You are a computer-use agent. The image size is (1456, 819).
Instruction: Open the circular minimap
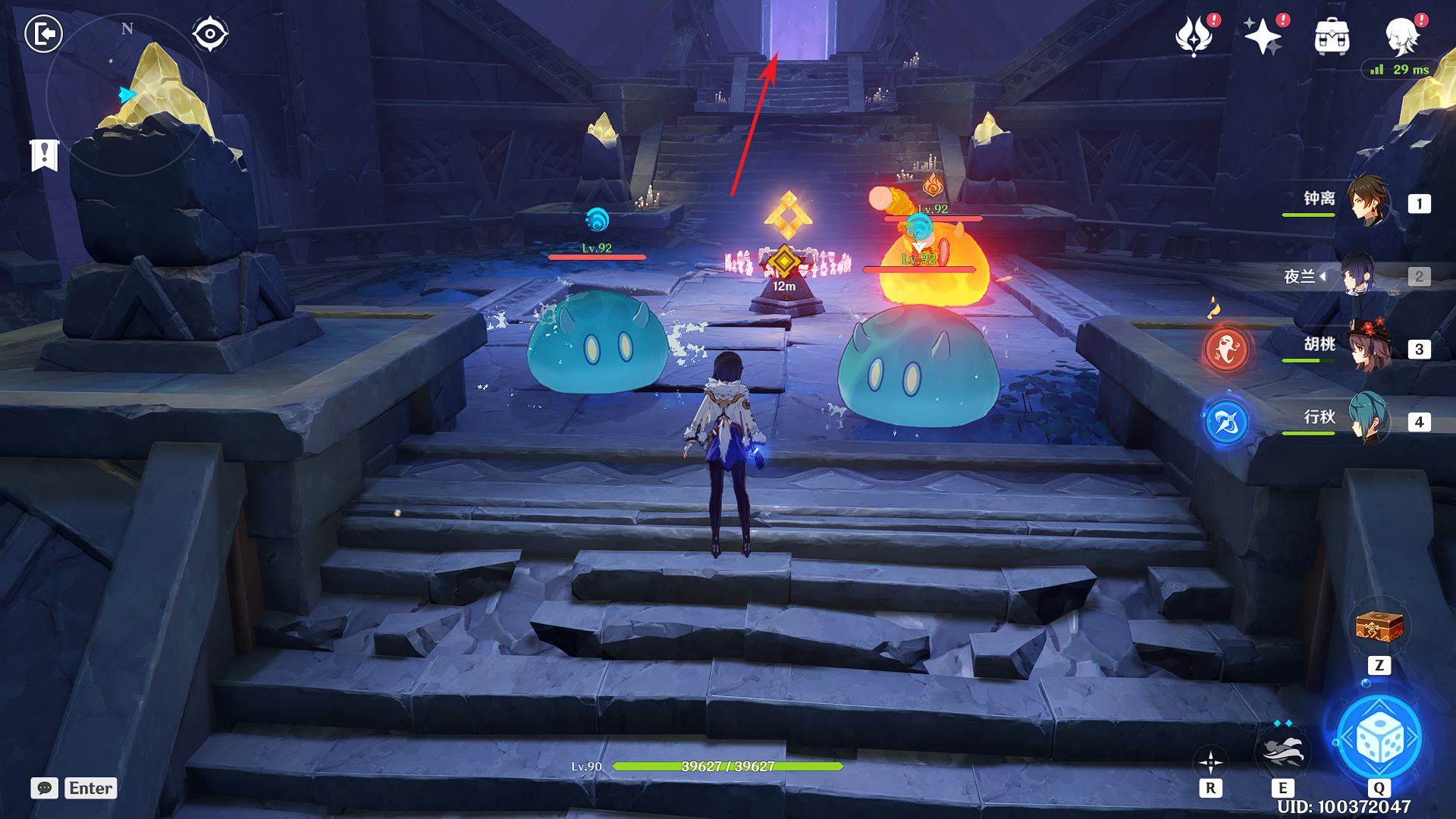pos(127,96)
